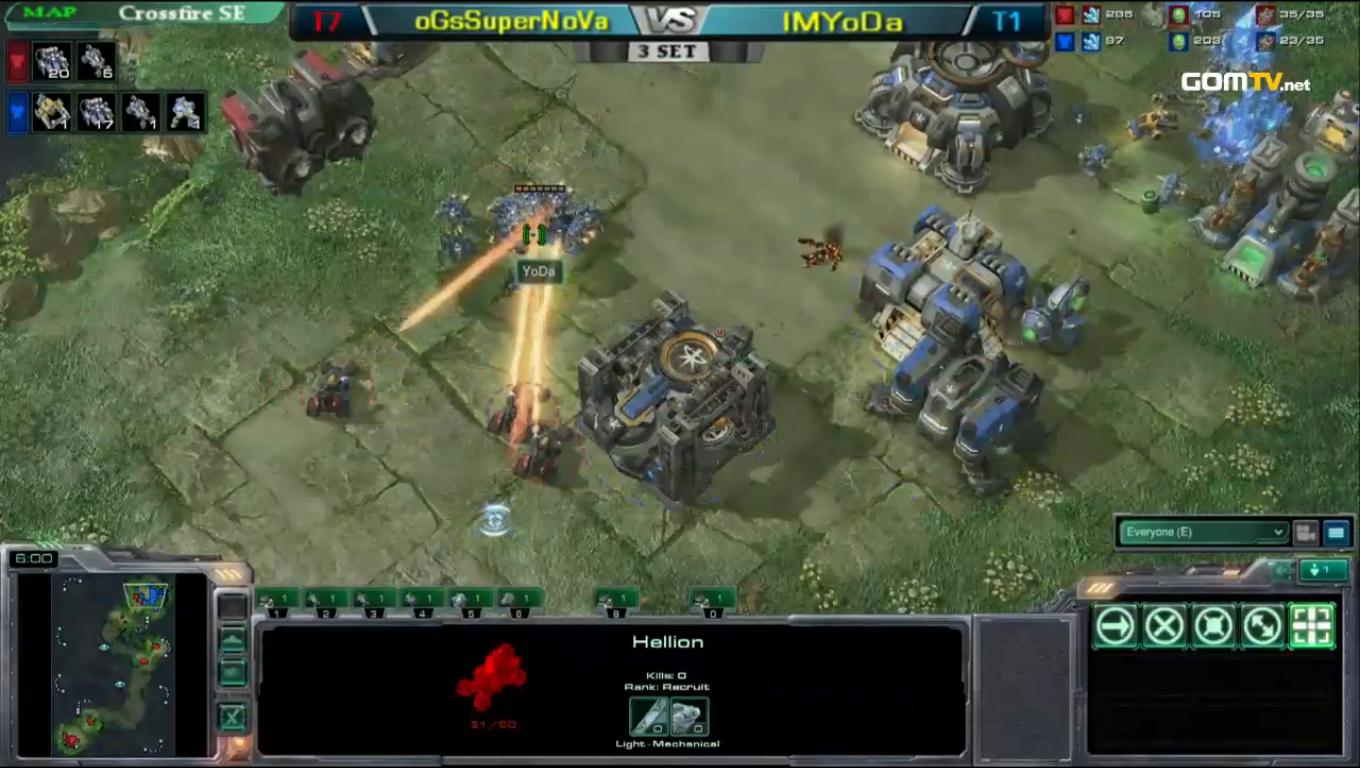Select red player's unit icon showing 20

click(x=52, y=62)
